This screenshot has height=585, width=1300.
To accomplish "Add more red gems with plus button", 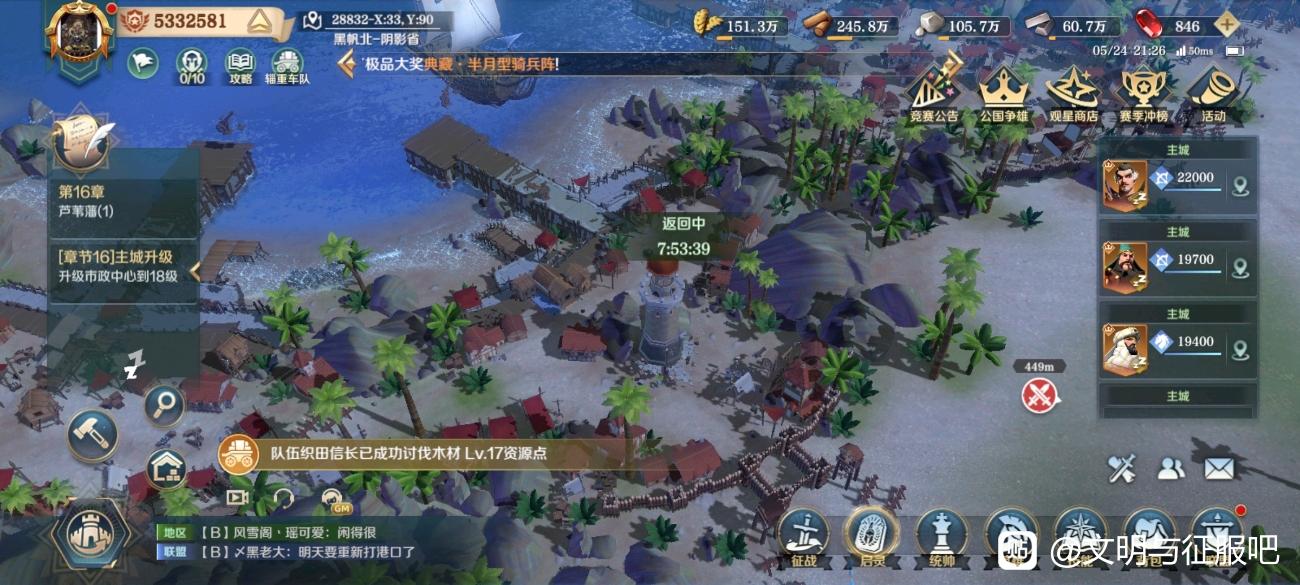I will click(x=1226, y=26).
